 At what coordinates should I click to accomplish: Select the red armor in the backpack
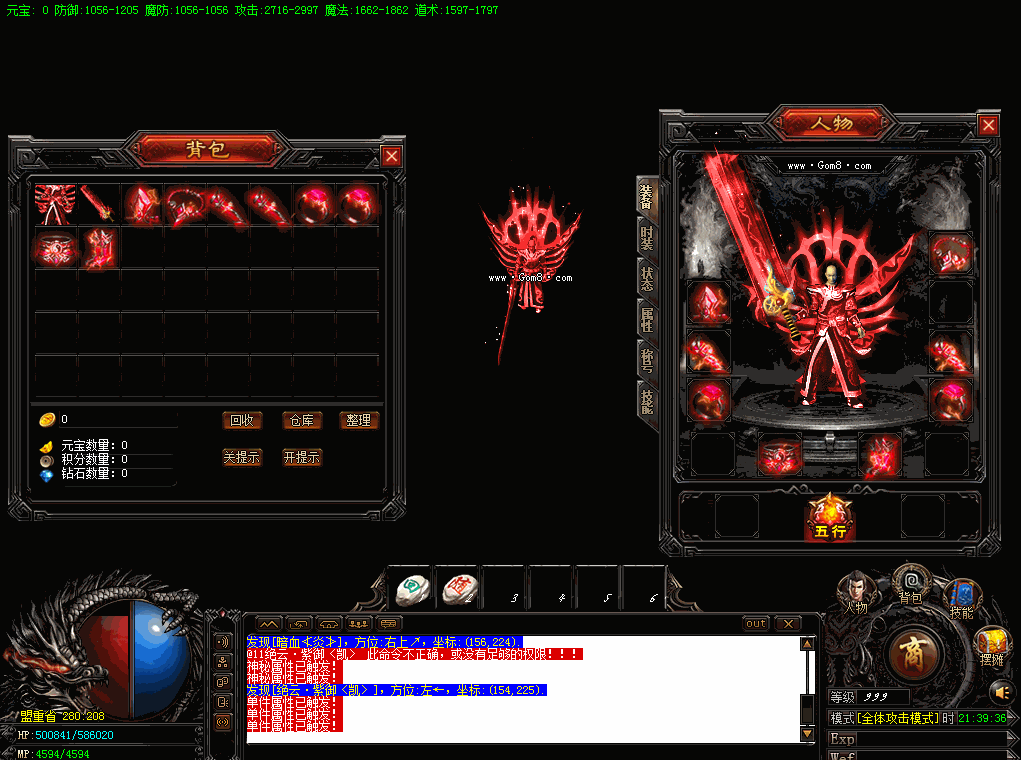tap(55, 204)
